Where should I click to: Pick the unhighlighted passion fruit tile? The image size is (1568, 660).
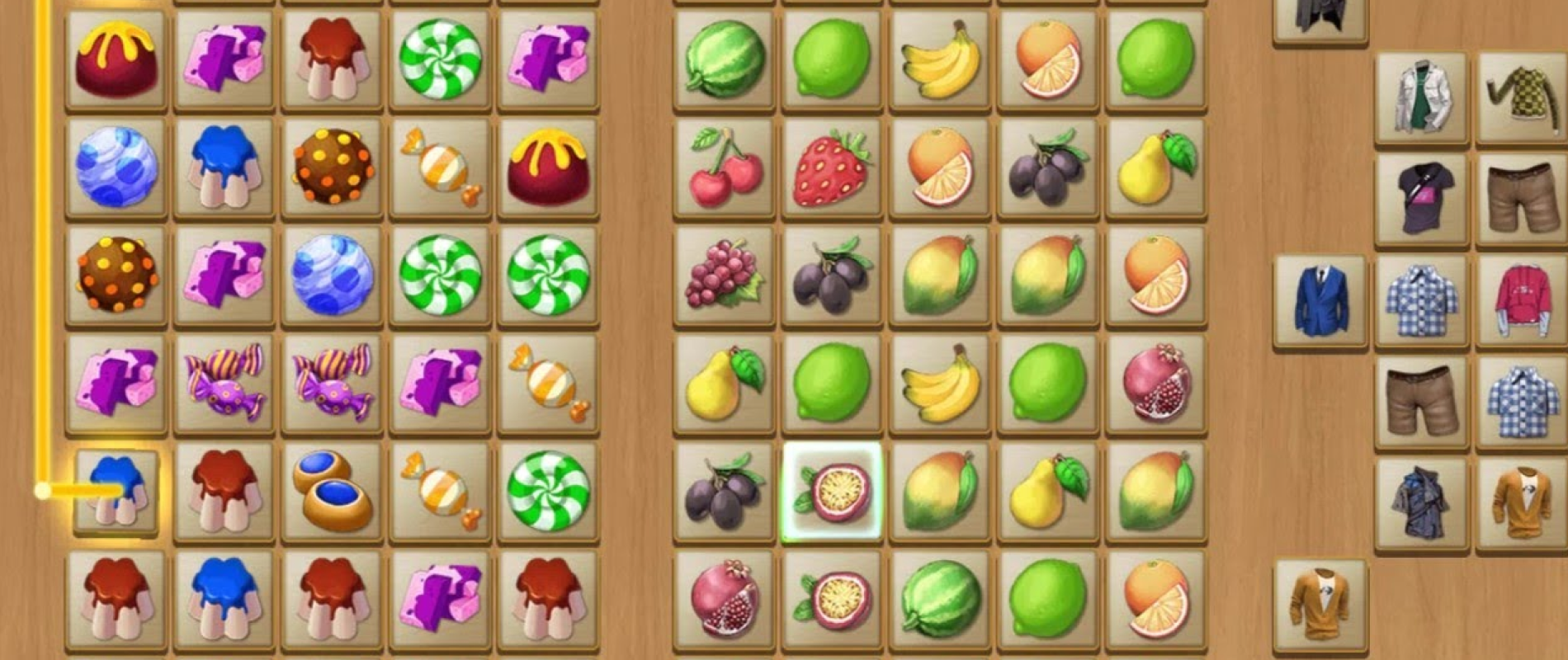point(832,600)
